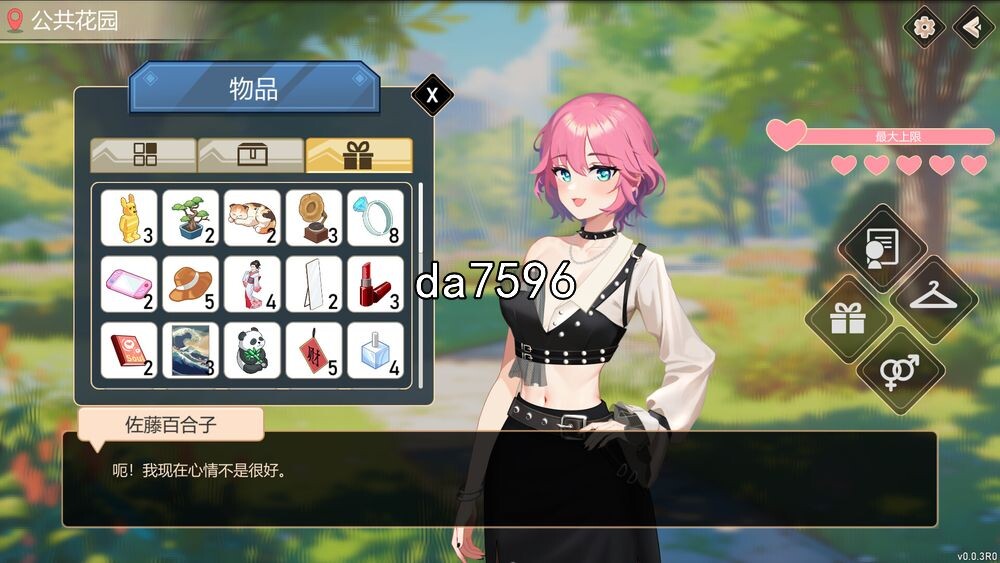This screenshot has height=563, width=1000.
Task: Choose the diamond ring item
Action: point(375,218)
